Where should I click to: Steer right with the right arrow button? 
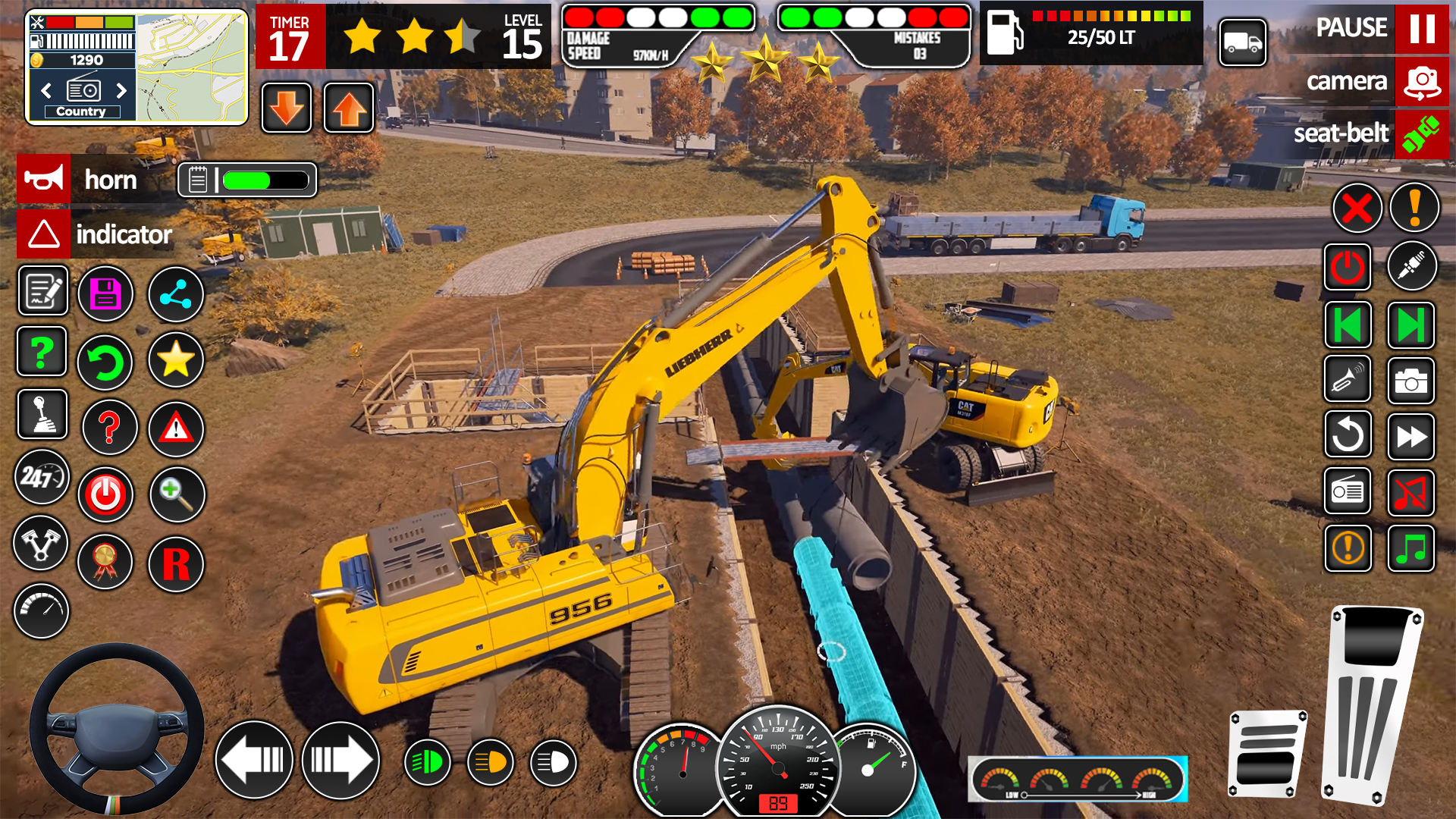pos(340,760)
